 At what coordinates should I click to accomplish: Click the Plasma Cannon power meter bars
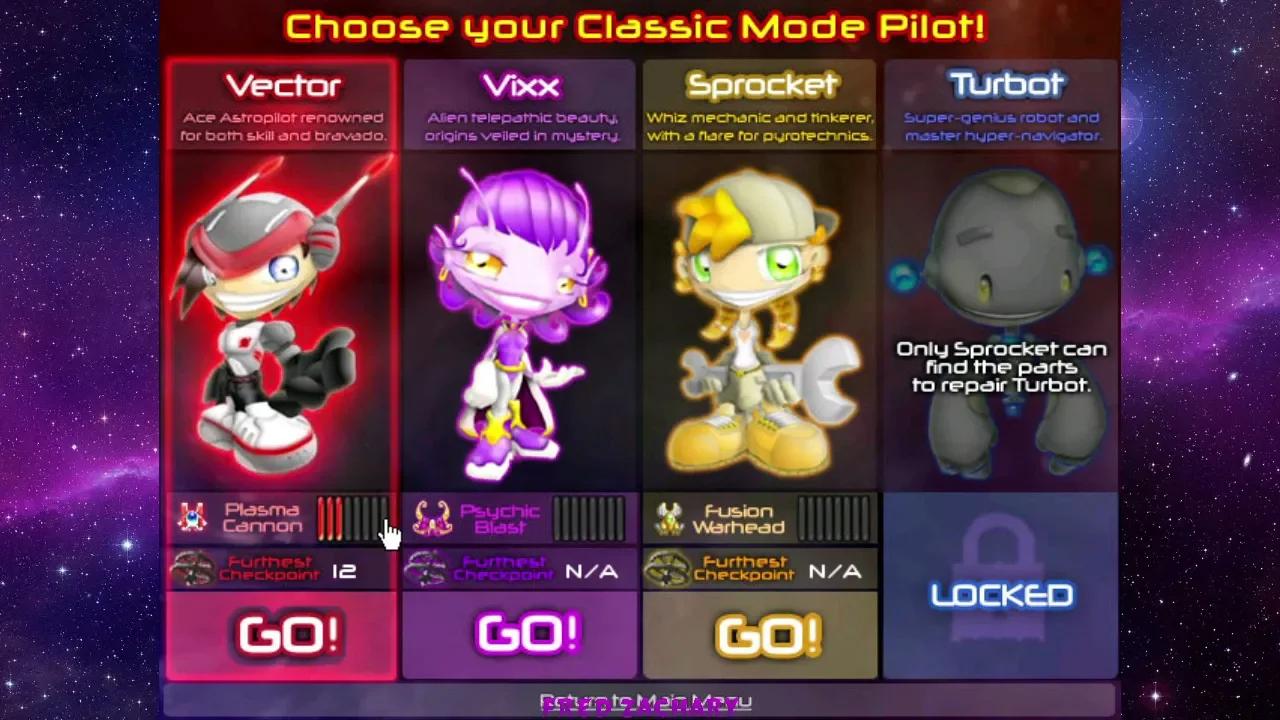coord(352,518)
